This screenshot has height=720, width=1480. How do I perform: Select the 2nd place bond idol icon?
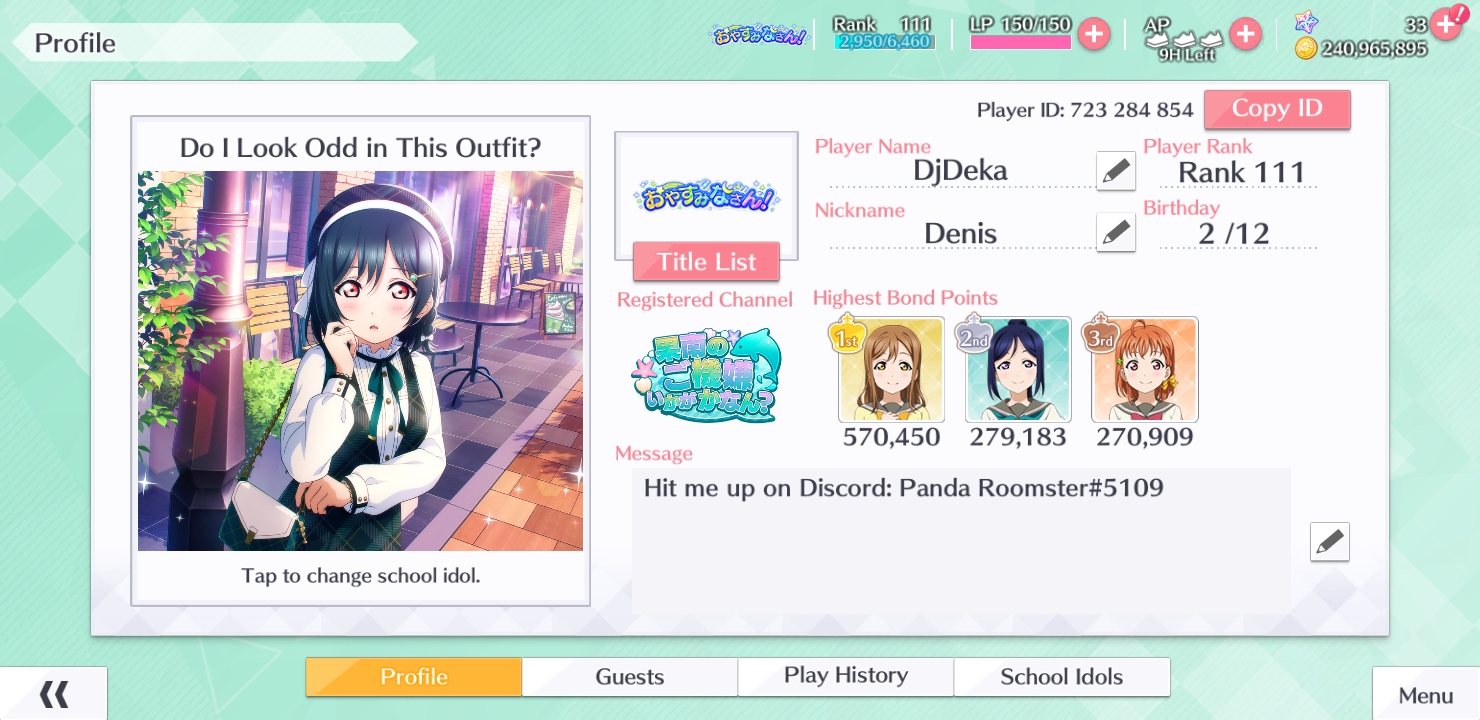click(x=1018, y=370)
